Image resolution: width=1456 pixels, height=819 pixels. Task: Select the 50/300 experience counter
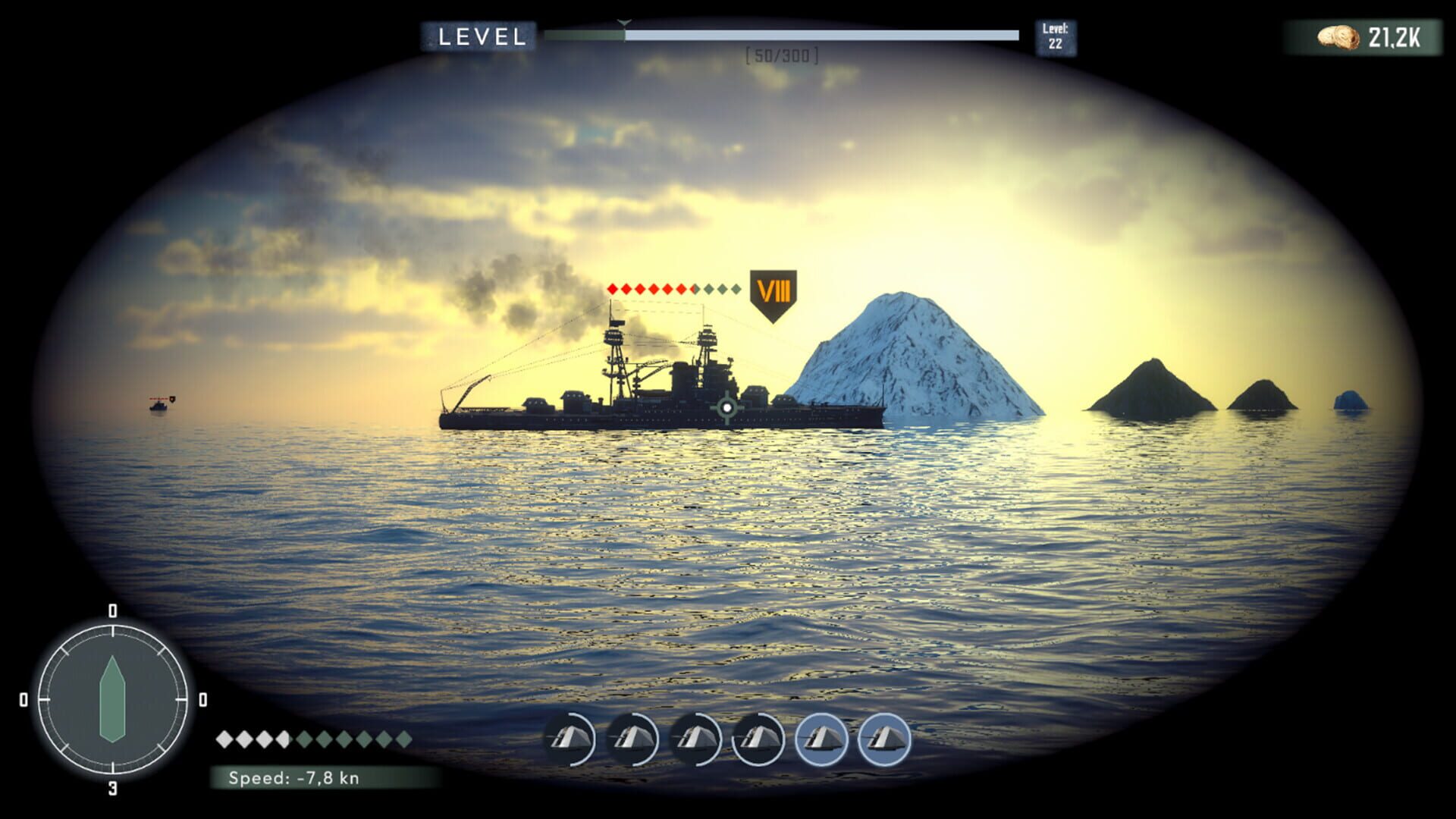coord(780,55)
